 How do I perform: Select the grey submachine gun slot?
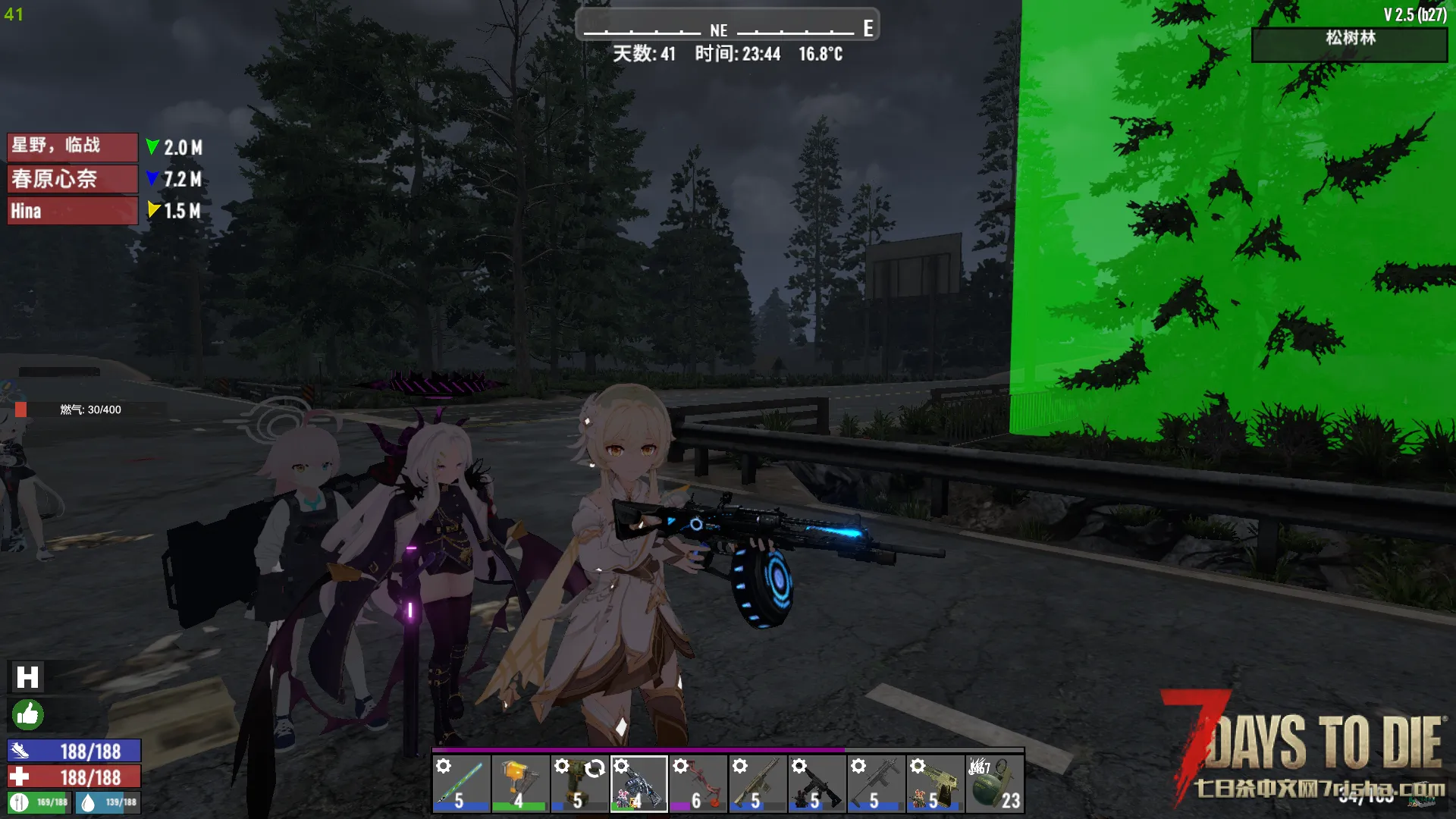pyautogui.click(x=875, y=784)
